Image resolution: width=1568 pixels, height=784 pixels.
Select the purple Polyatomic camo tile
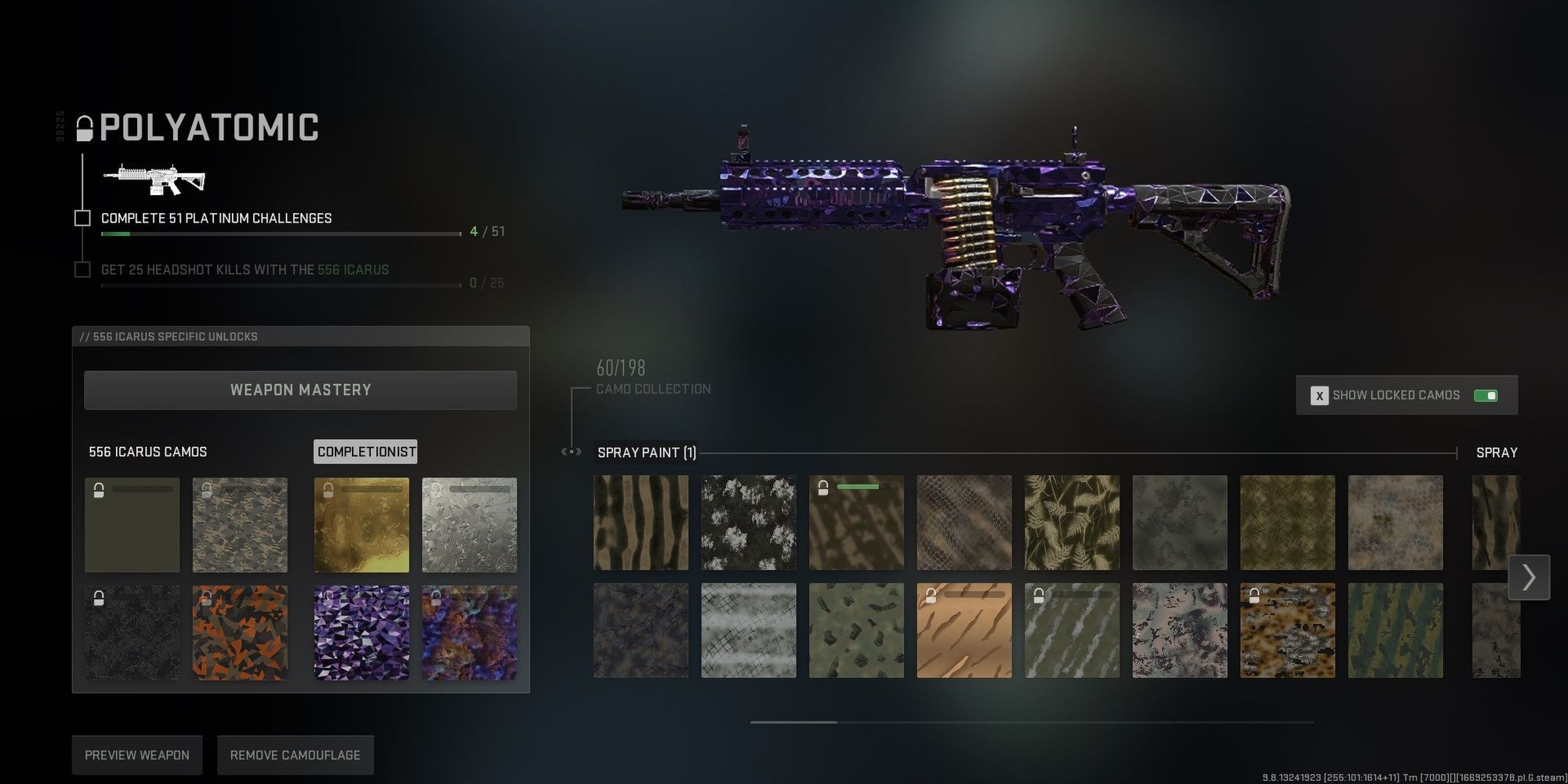(361, 633)
